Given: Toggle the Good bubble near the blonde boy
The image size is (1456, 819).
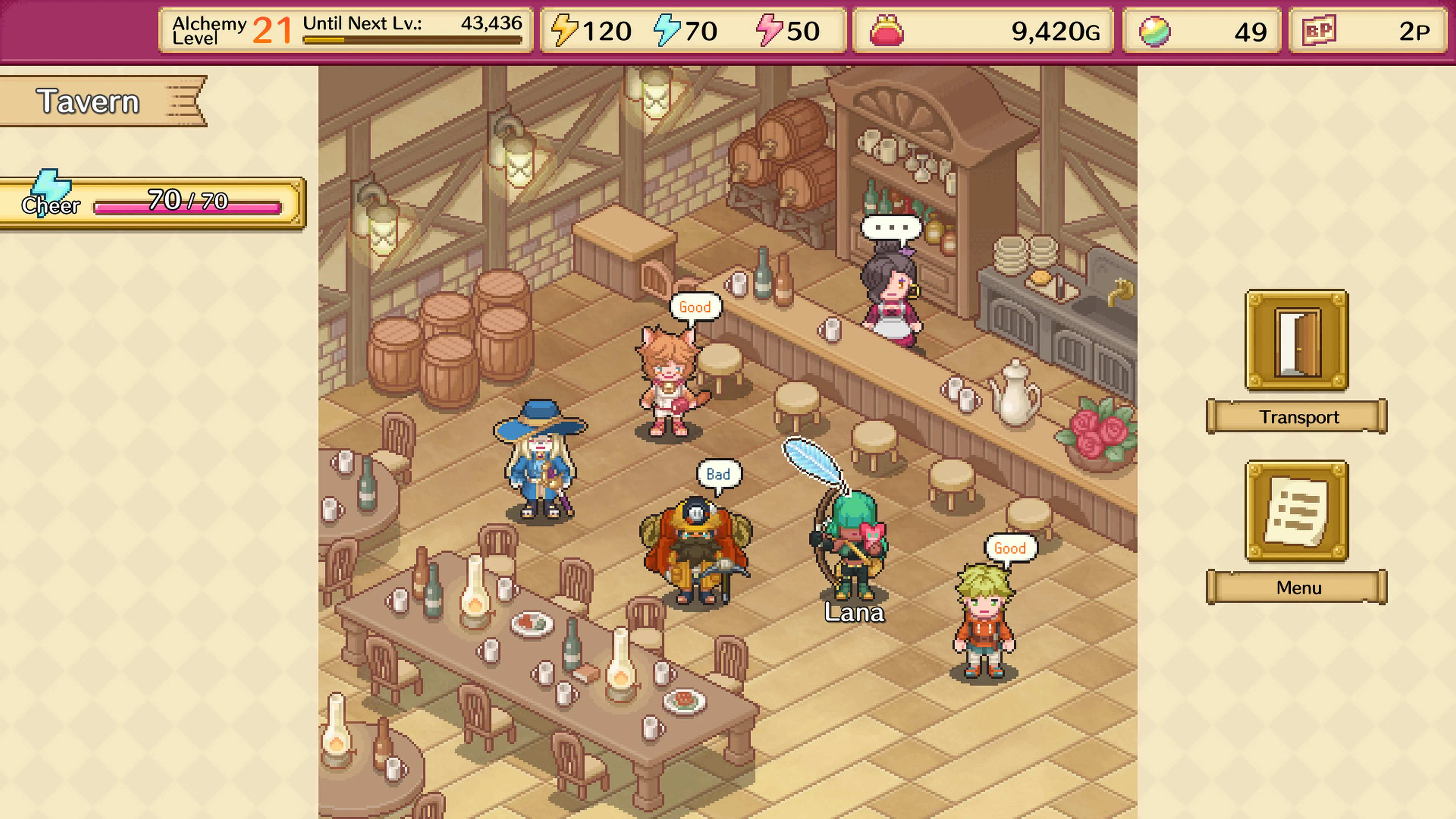Looking at the screenshot, I should [1011, 547].
